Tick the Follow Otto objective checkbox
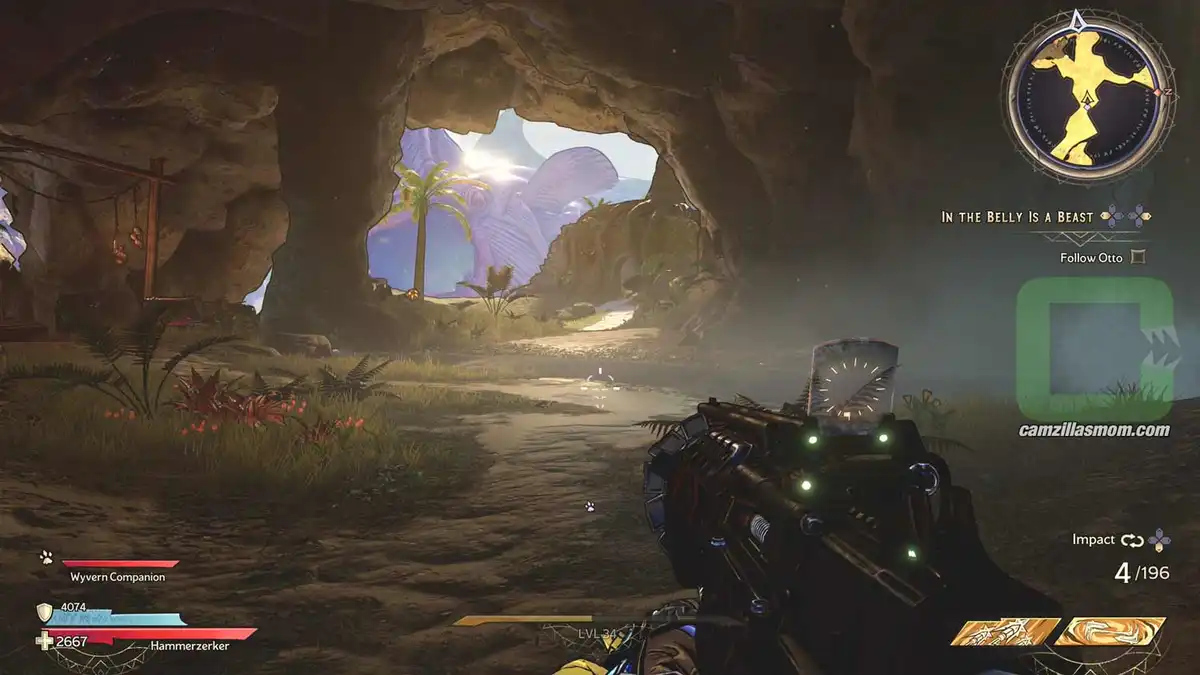The image size is (1200, 675). point(1137,257)
